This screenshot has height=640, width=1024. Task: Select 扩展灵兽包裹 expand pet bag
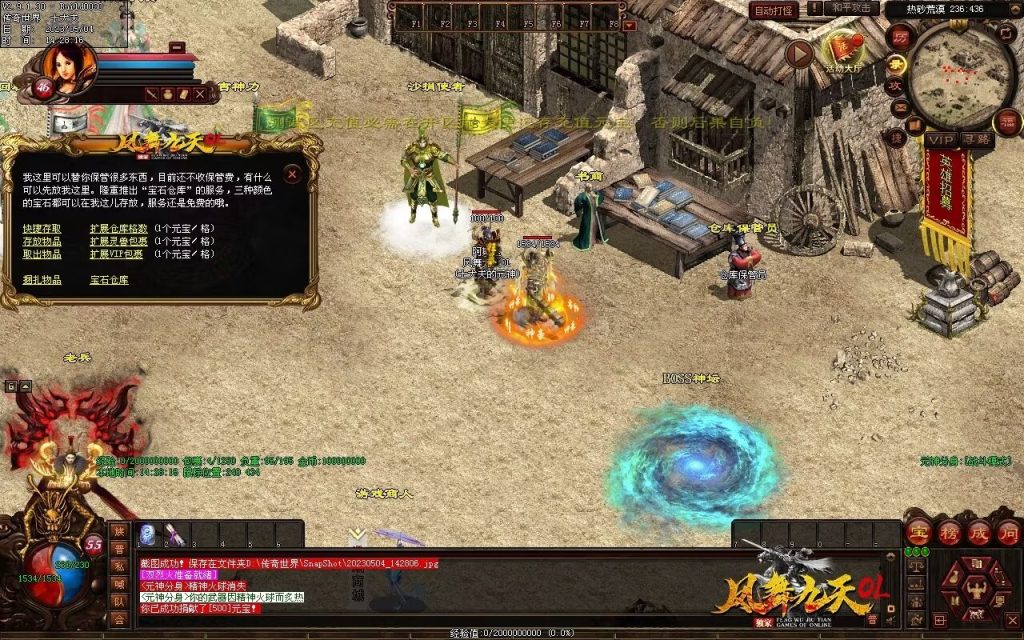(119, 241)
